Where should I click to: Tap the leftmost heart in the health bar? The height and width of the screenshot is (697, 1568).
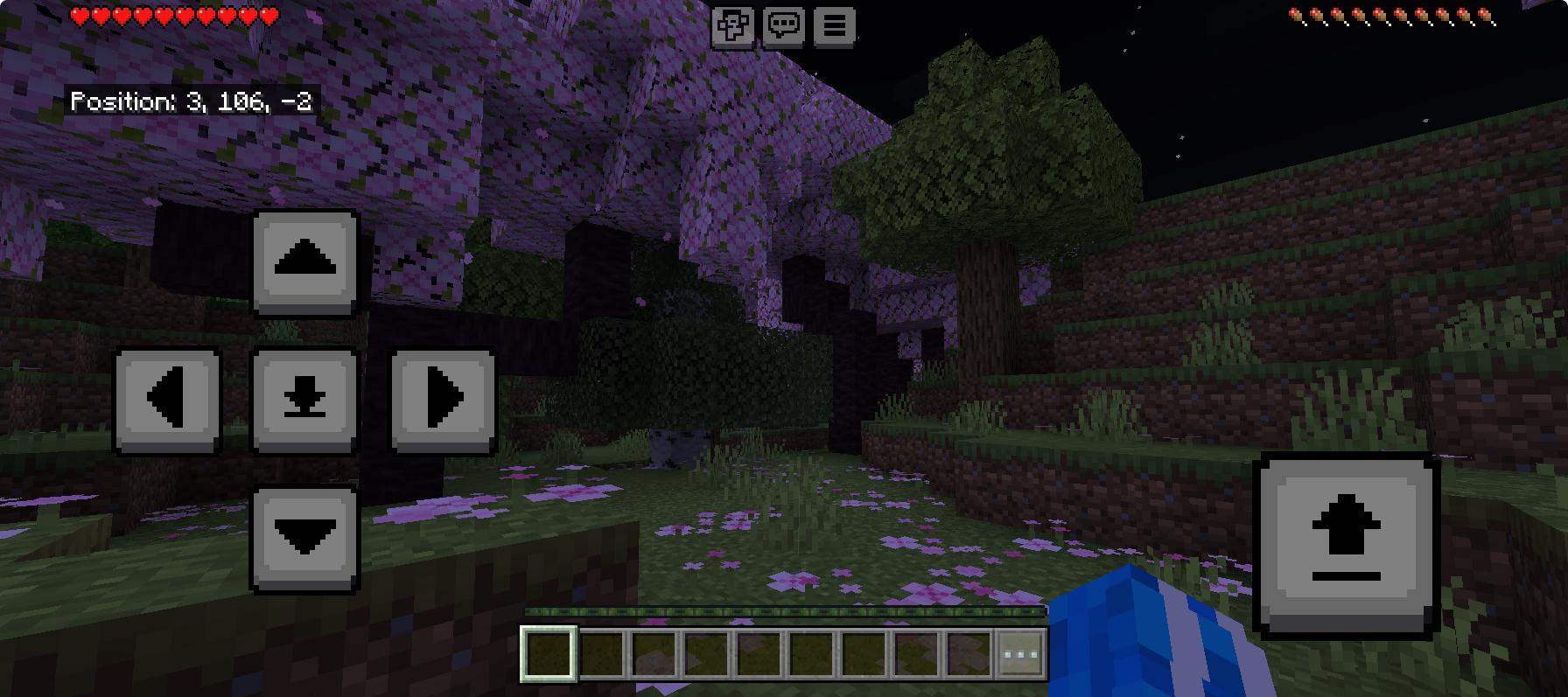coord(78,14)
